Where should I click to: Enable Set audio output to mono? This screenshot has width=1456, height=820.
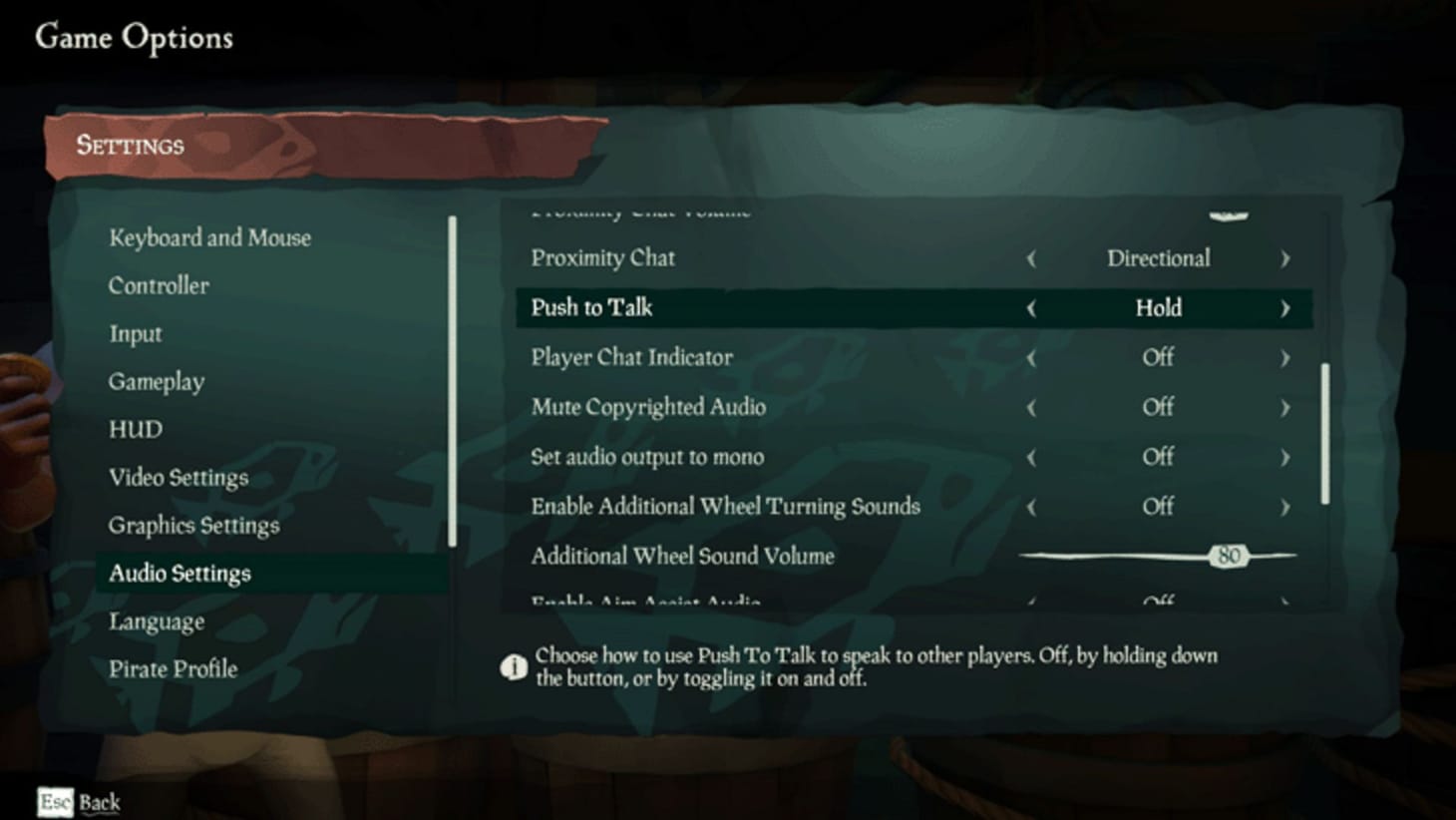point(1285,456)
